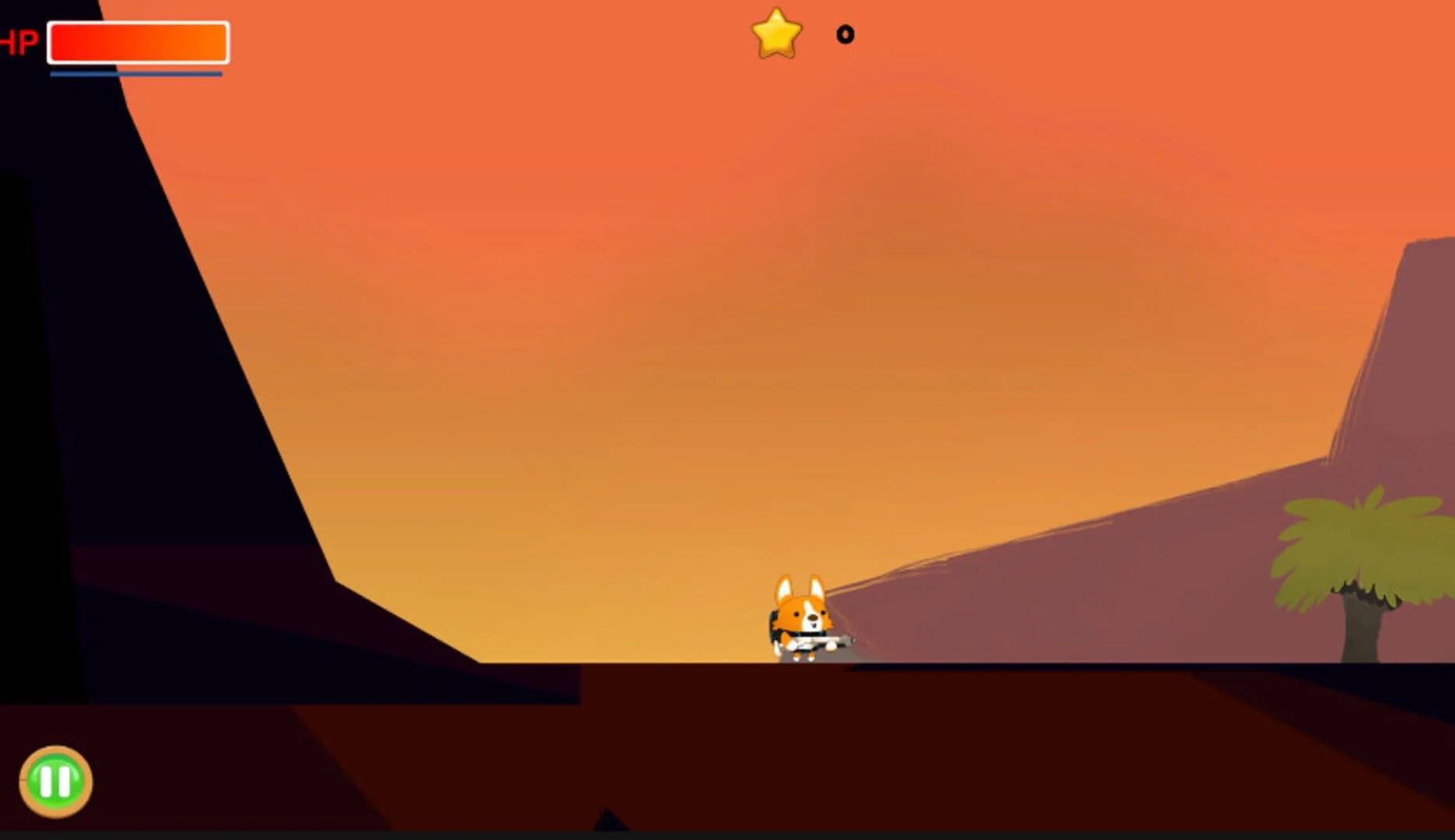Click the score display top center
The width and height of the screenshot is (1455, 840).
pos(809,34)
